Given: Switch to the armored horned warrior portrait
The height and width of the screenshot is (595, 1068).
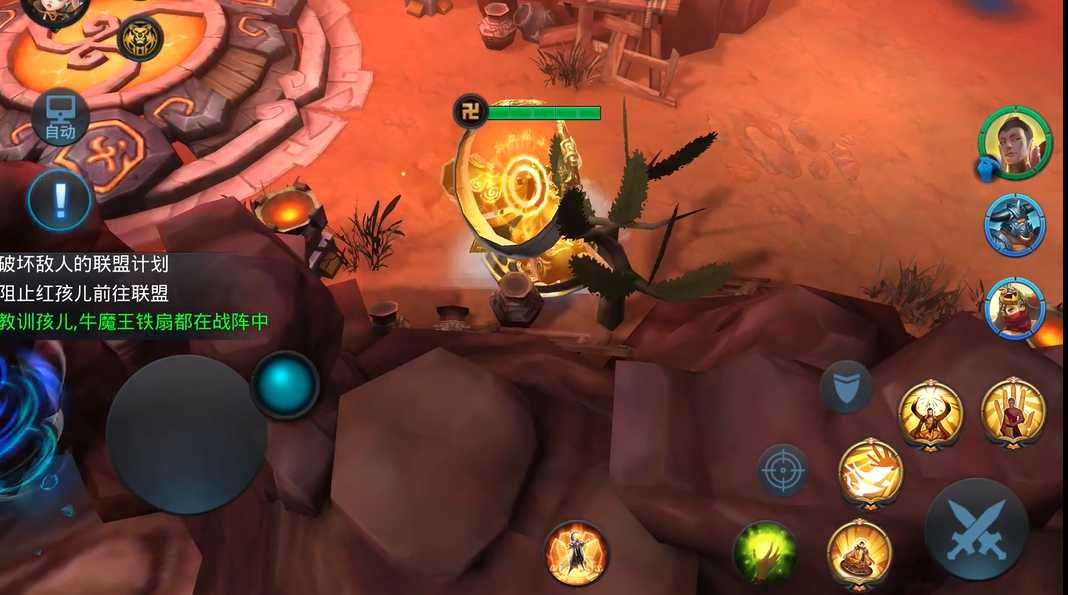Looking at the screenshot, I should [1014, 225].
